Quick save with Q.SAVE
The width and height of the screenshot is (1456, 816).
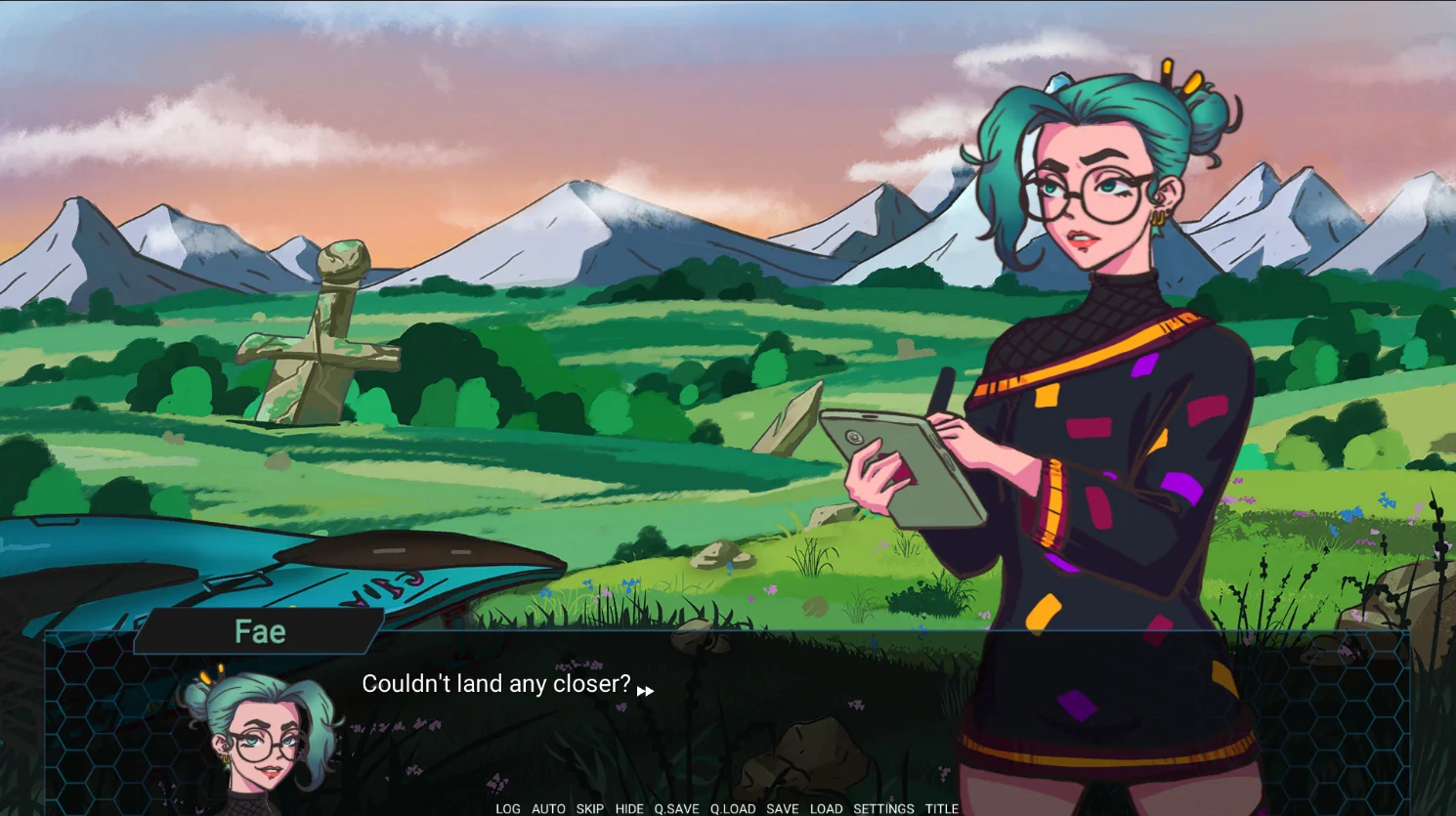pyautogui.click(x=676, y=808)
